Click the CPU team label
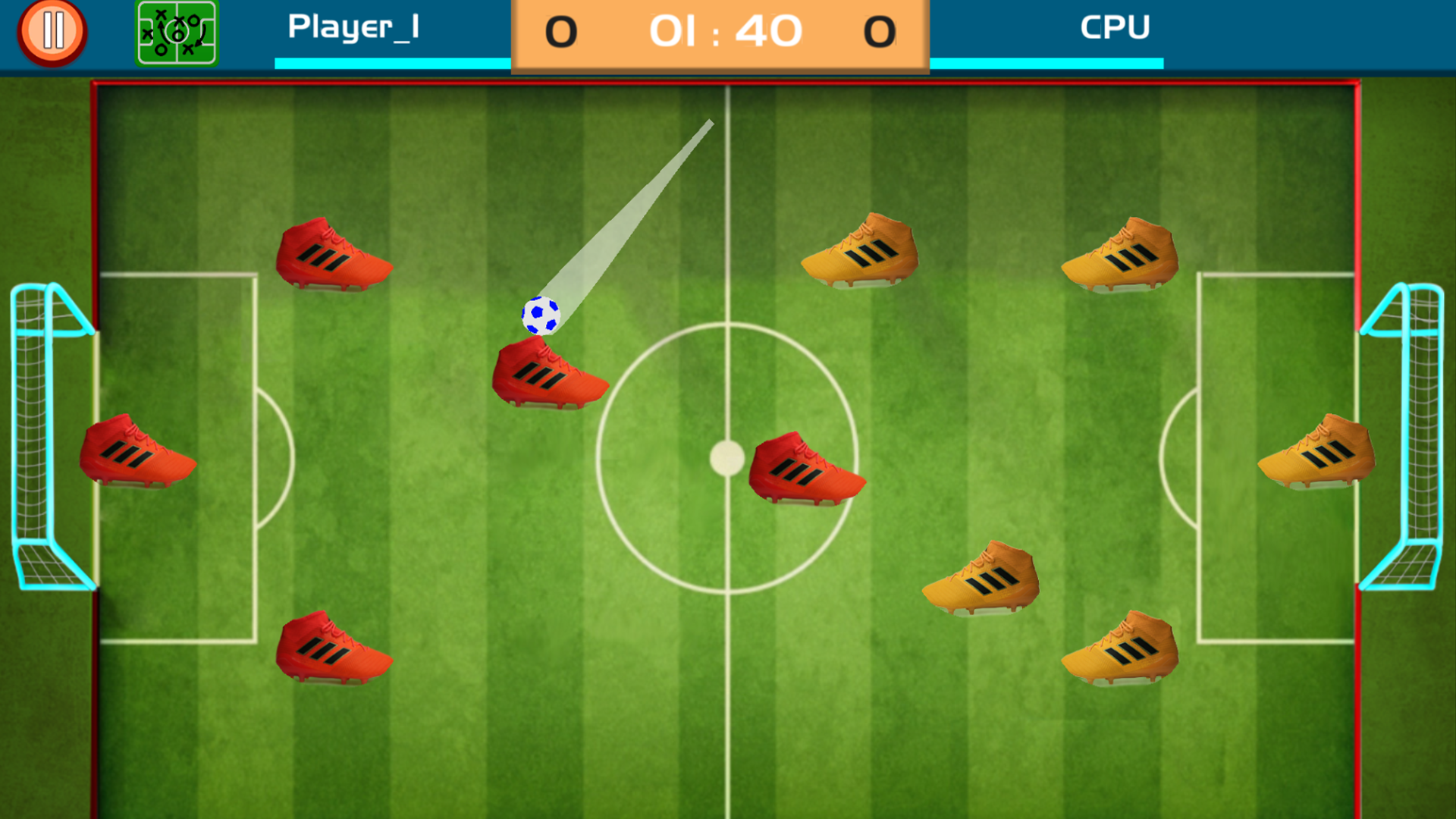 1115,27
